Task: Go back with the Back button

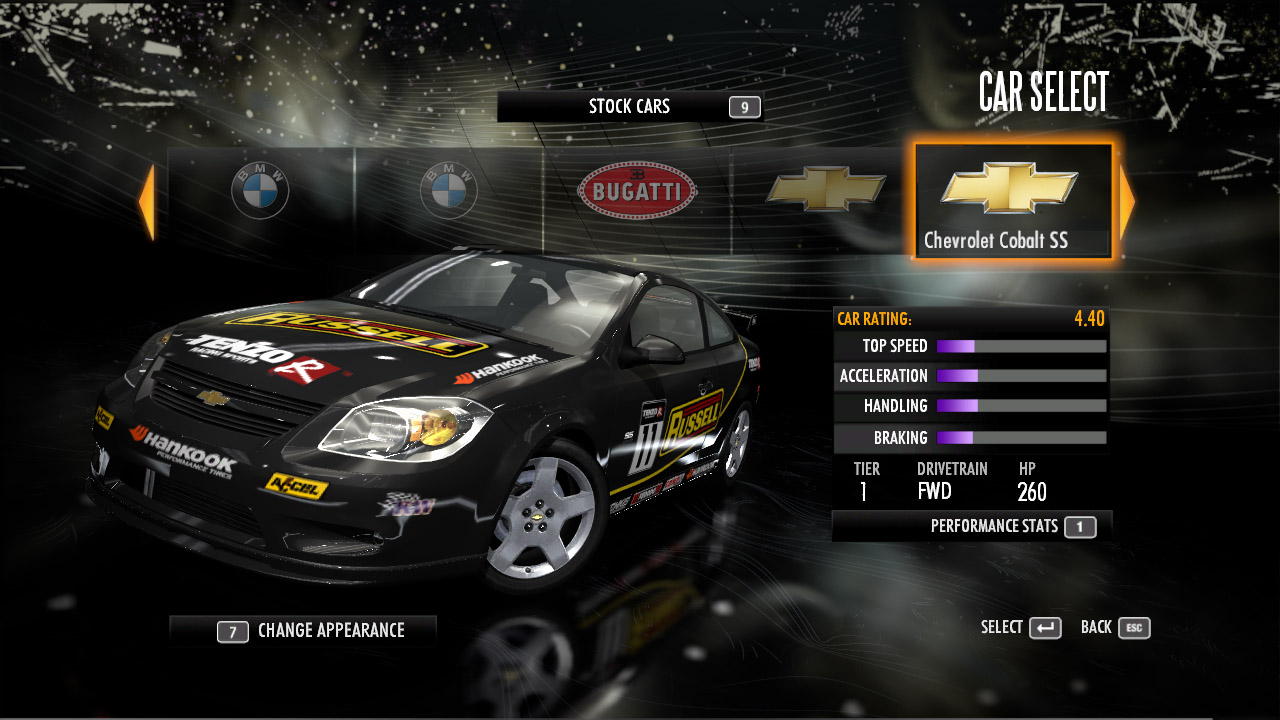Action: click(x=1115, y=628)
